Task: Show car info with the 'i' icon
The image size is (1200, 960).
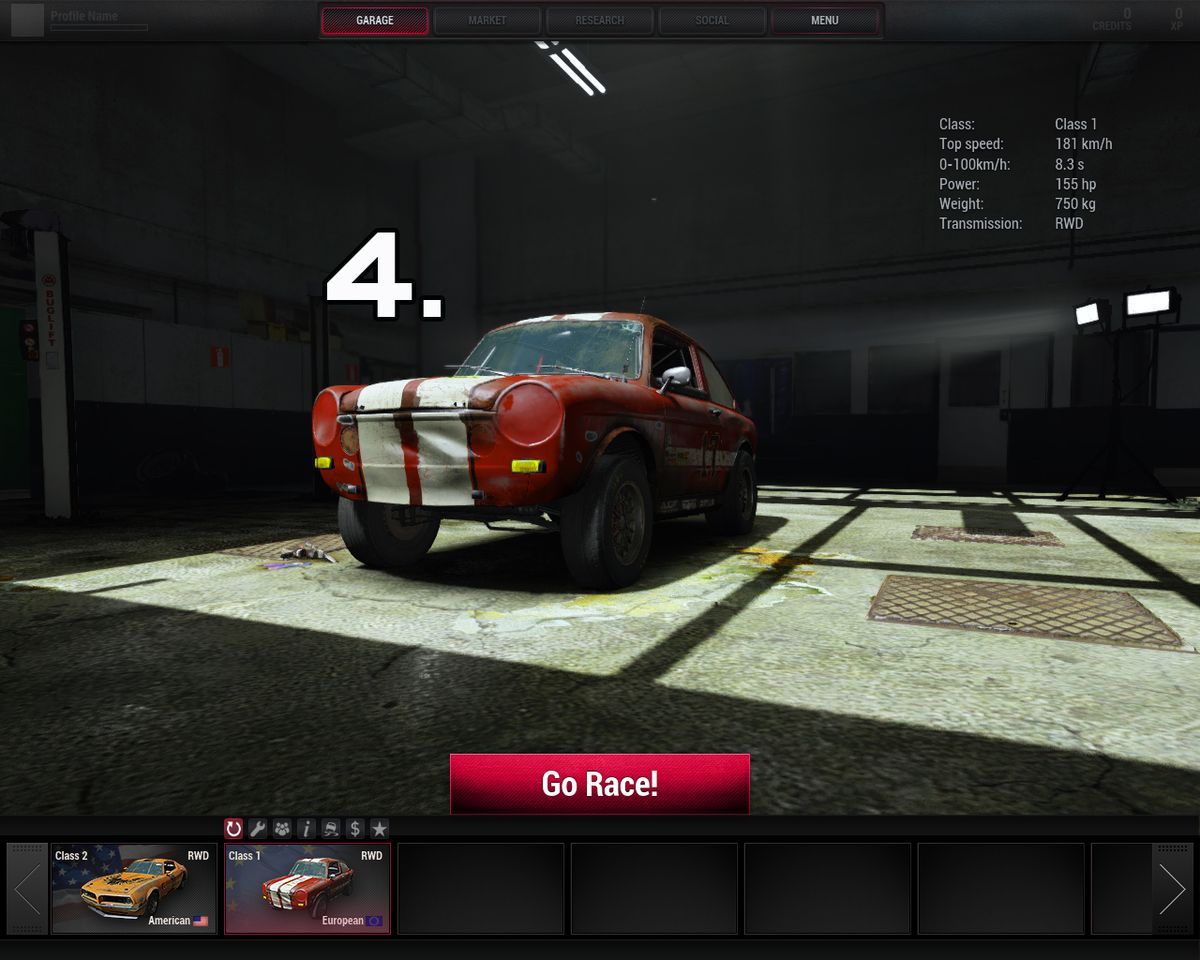Action: tap(306, 828)
